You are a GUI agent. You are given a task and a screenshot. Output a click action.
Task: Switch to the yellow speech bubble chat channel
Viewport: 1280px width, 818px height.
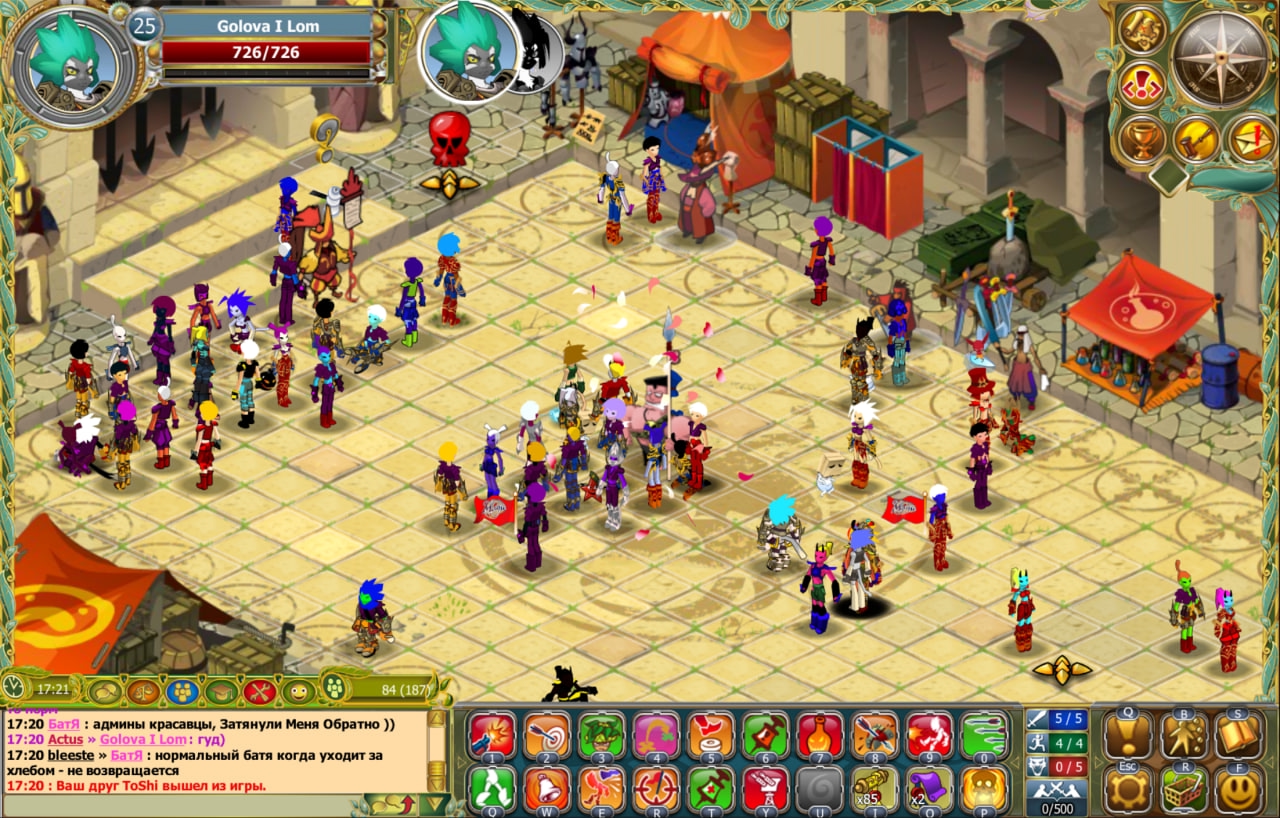[x=104, y=690]
